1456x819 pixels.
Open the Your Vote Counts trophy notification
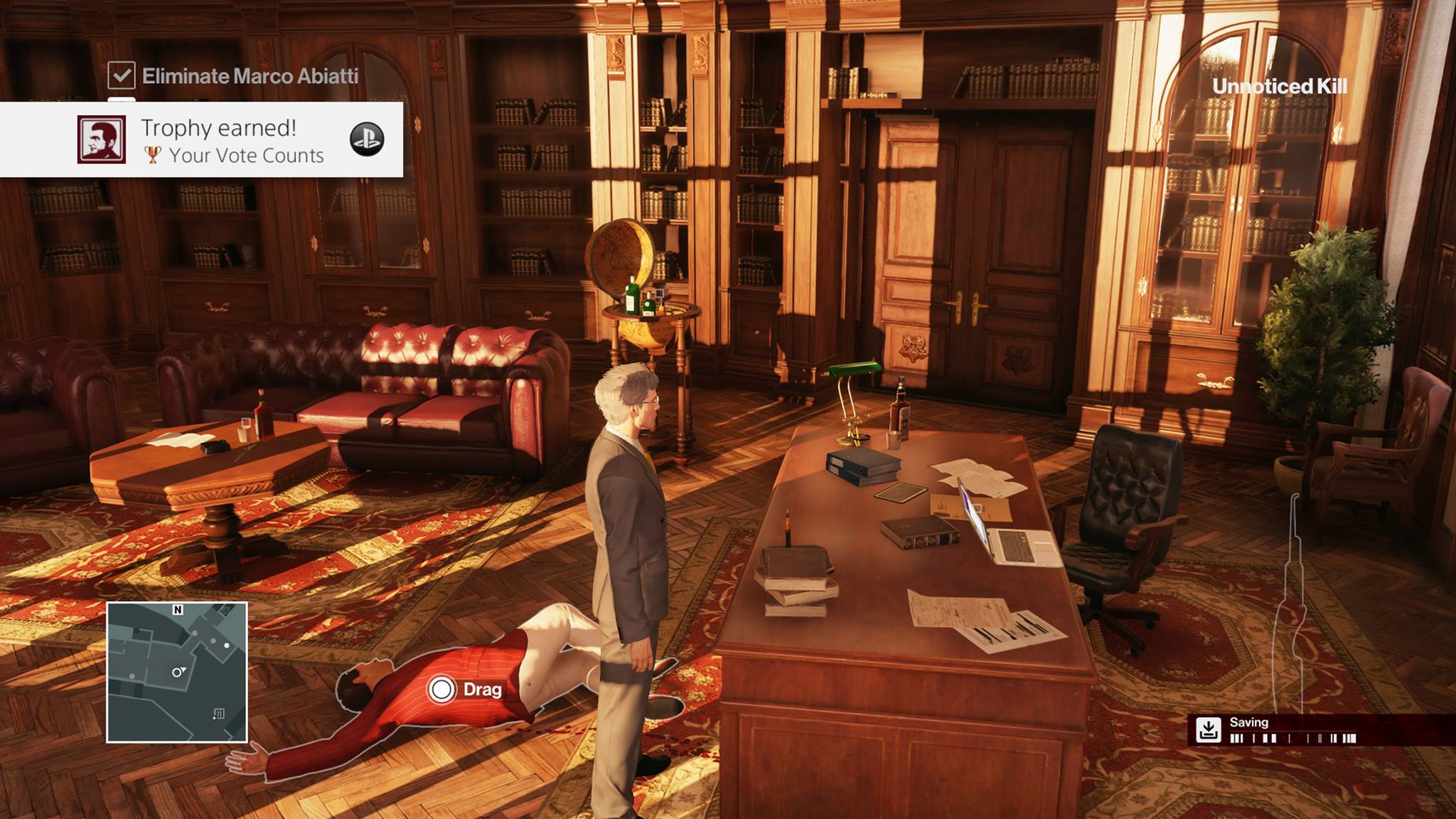click(232, 141)
